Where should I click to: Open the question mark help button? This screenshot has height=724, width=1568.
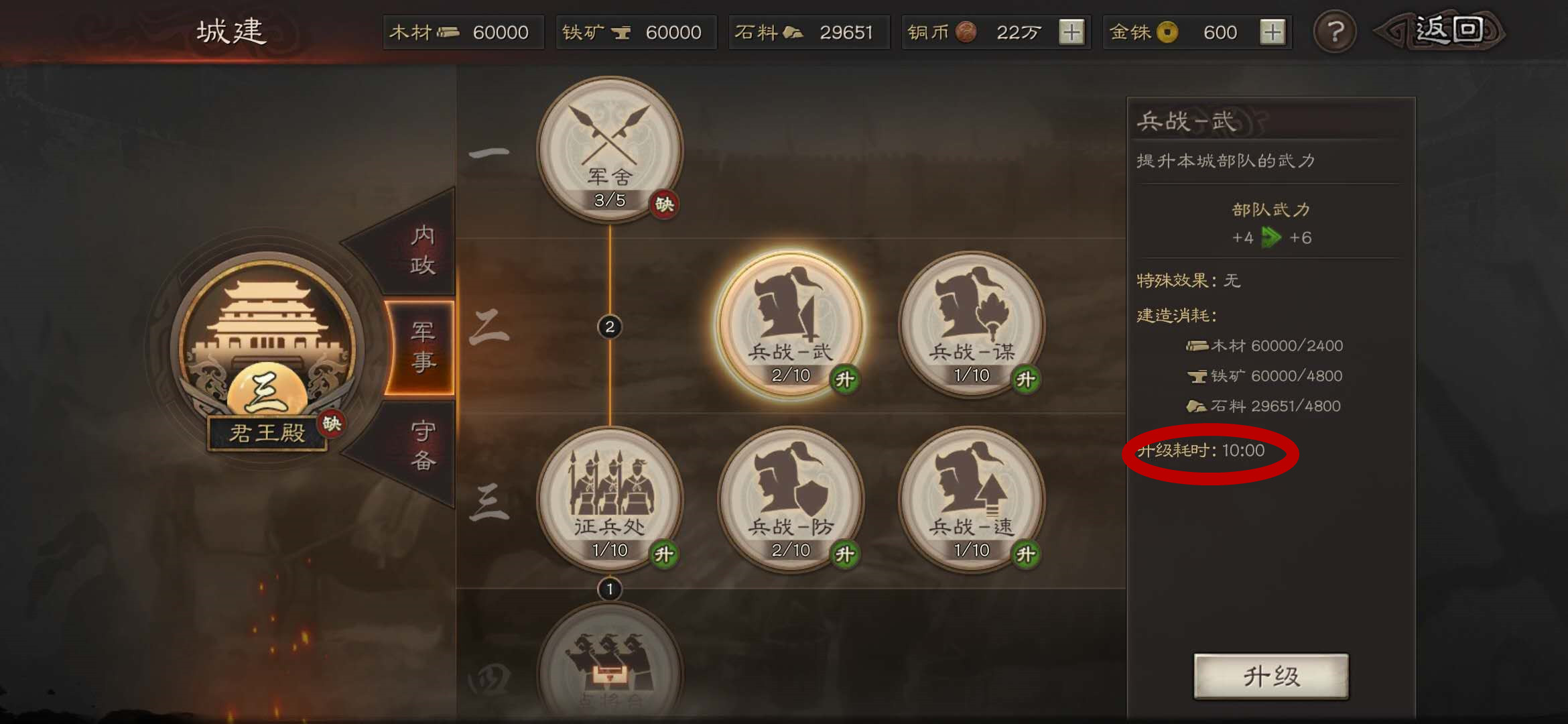click(x=1335, y=32)
